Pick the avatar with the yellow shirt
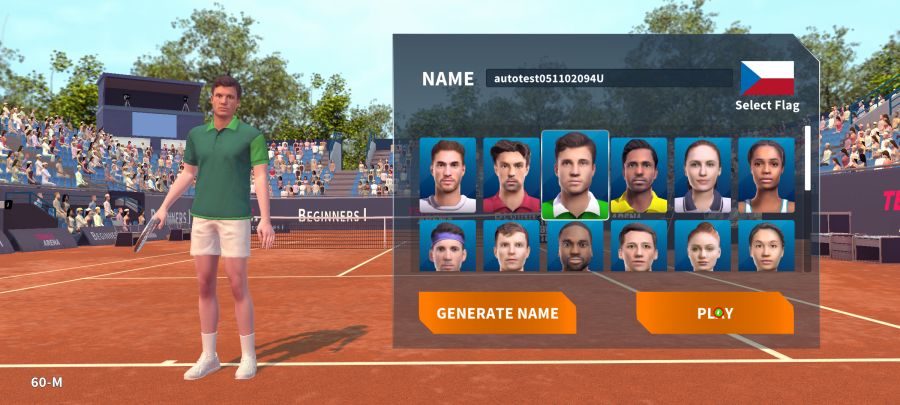The height and width of the screenshot is (405, 900). 639,175
